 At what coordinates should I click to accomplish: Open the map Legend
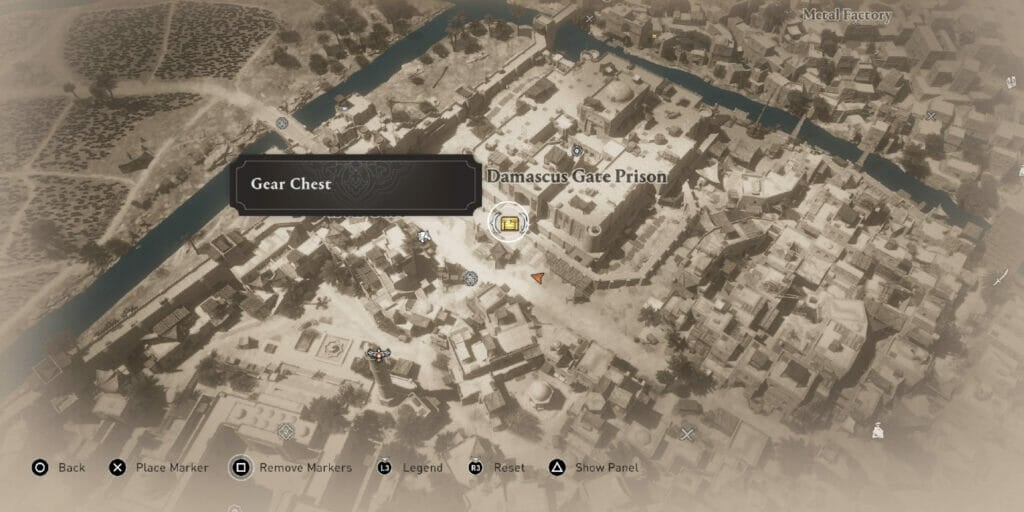click(410, 467)
